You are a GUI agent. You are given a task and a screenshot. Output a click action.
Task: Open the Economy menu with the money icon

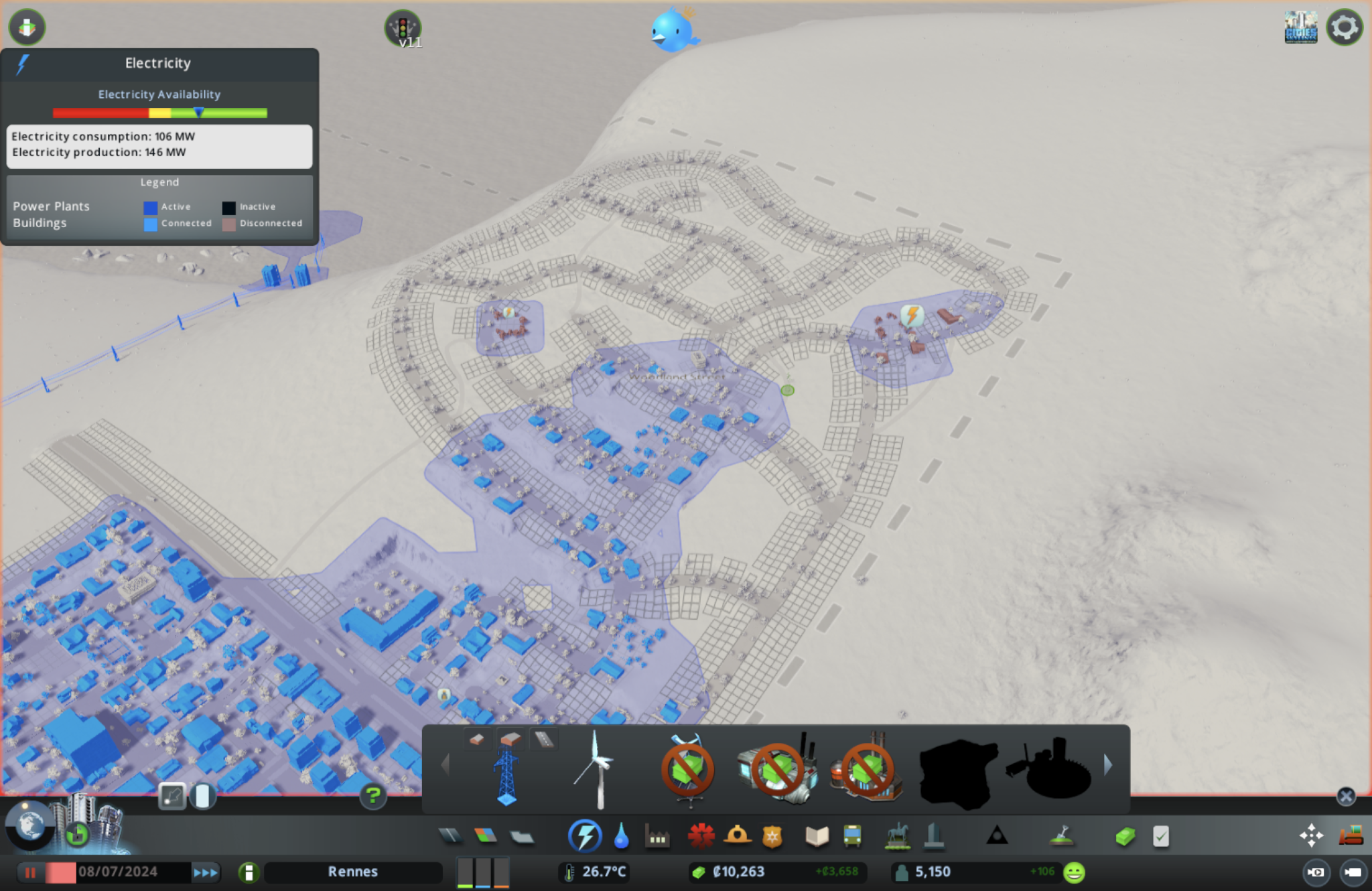point(1125,836)
